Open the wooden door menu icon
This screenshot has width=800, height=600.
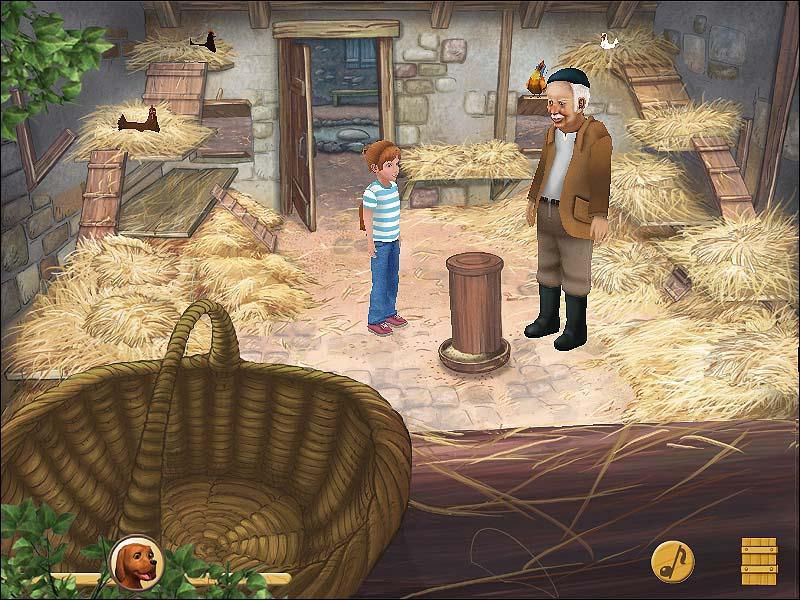(759, 560)
